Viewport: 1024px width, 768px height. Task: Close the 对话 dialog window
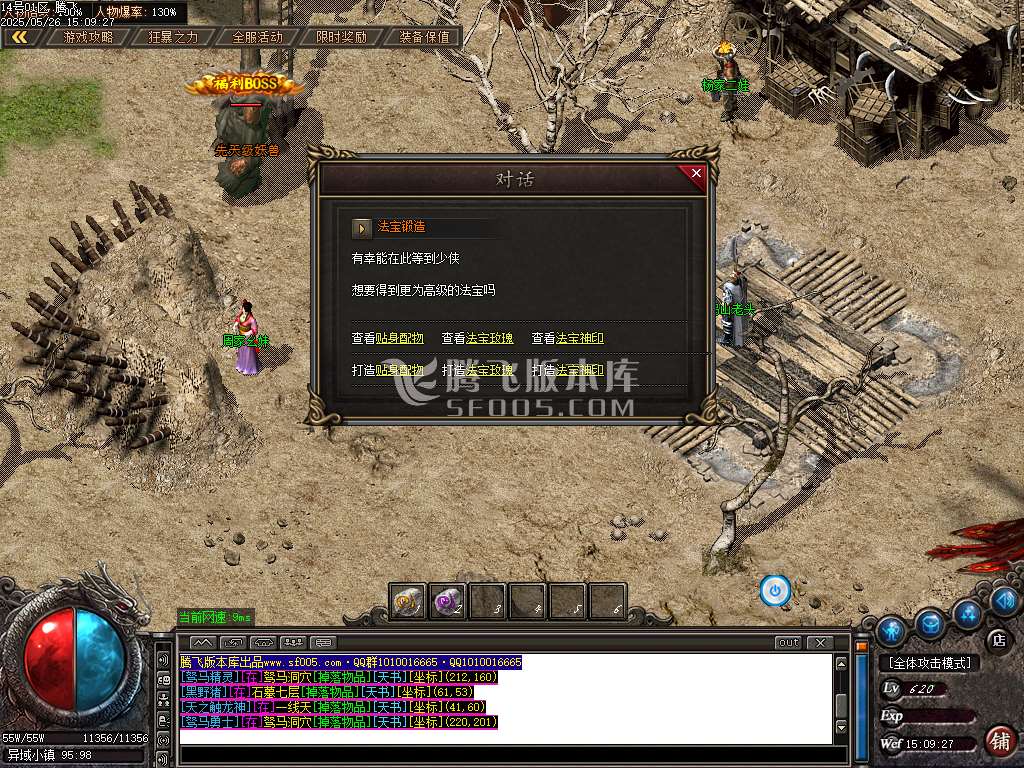point(696,174)
